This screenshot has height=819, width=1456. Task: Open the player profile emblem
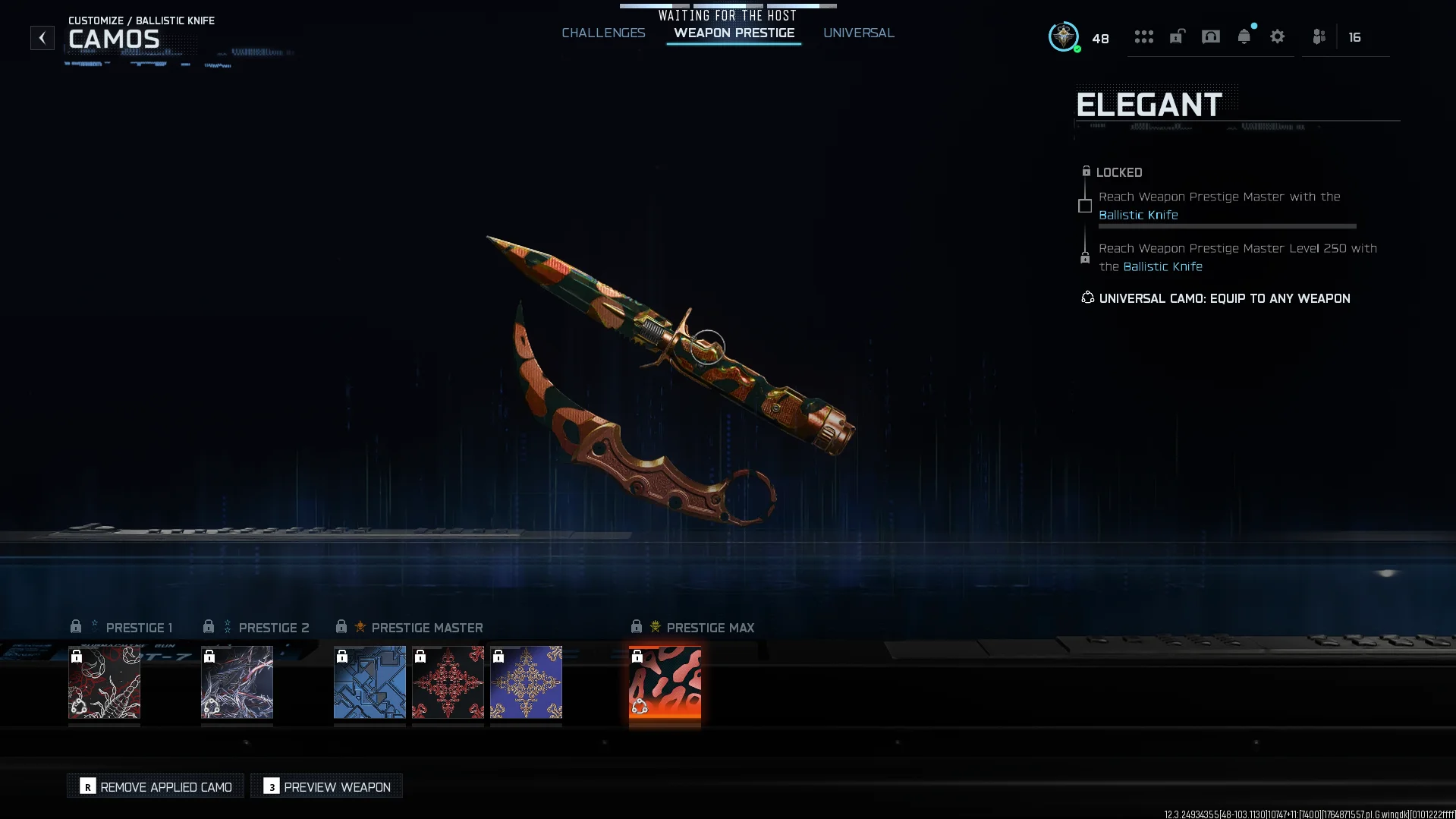(x=1063, y=36)
